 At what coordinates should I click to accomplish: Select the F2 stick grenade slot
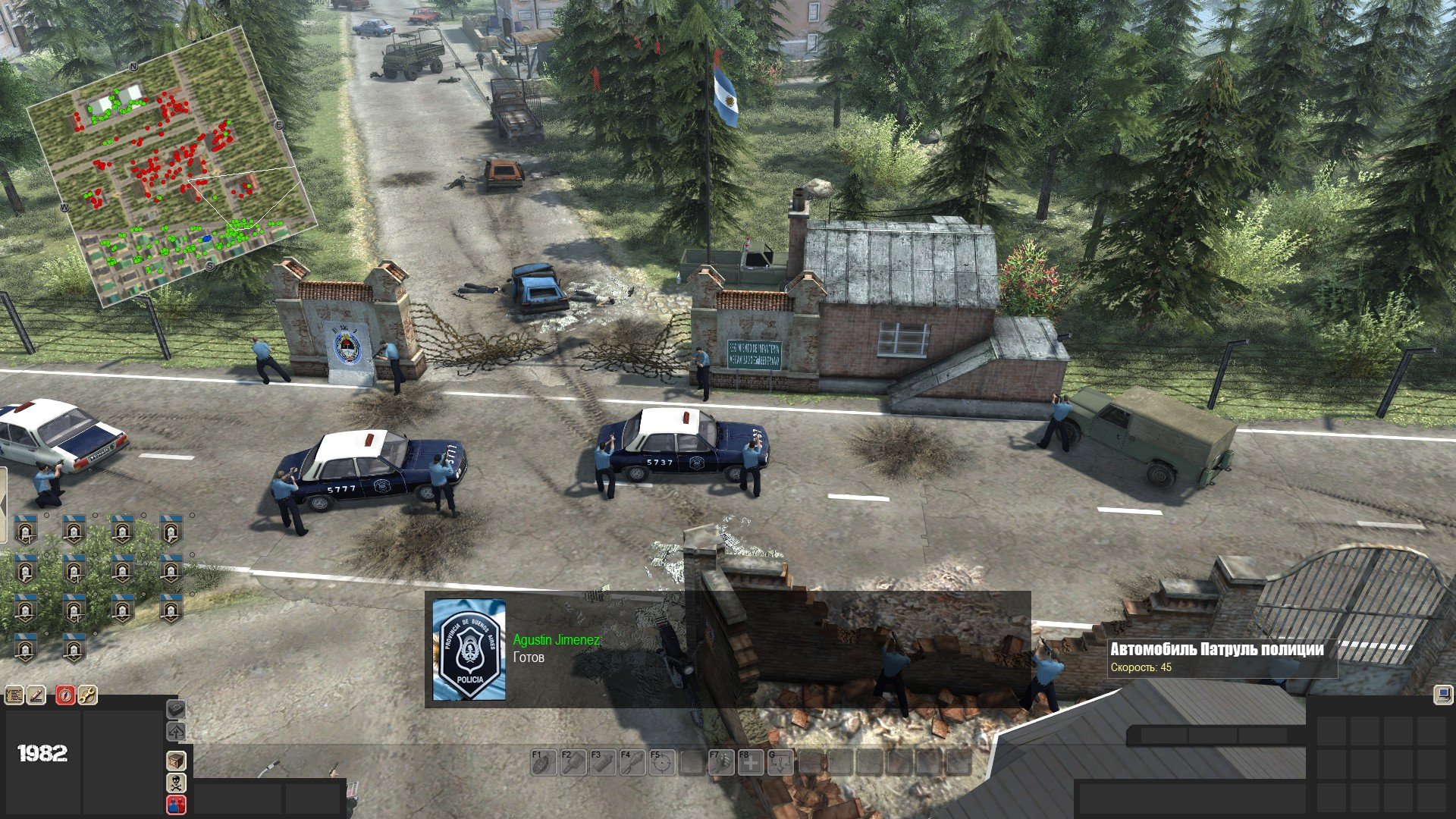click(572, 762)
